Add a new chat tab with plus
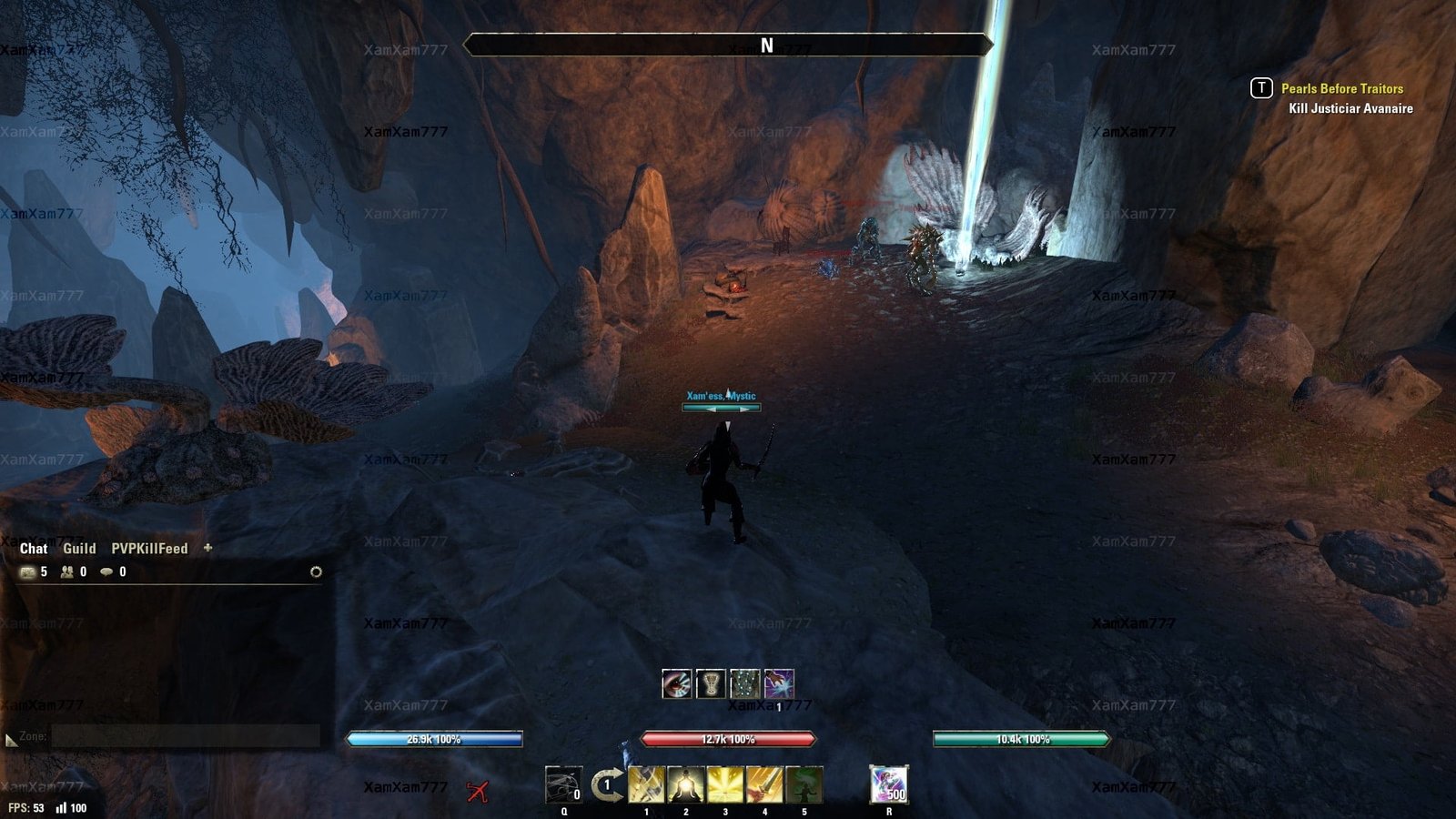Screen dimensions: 1456x819 click(x=207, y=548)
